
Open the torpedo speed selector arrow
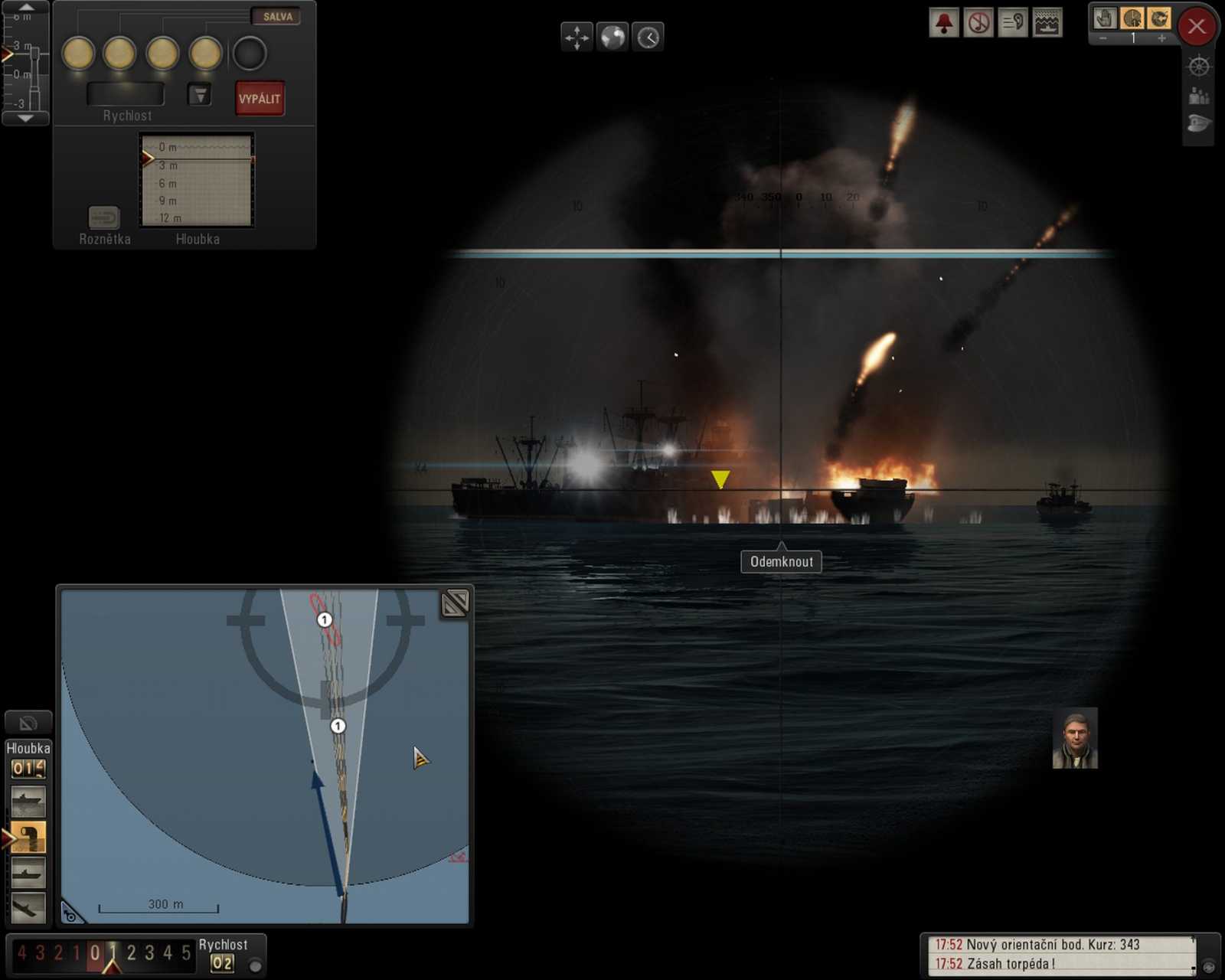[x=200, y=93]
